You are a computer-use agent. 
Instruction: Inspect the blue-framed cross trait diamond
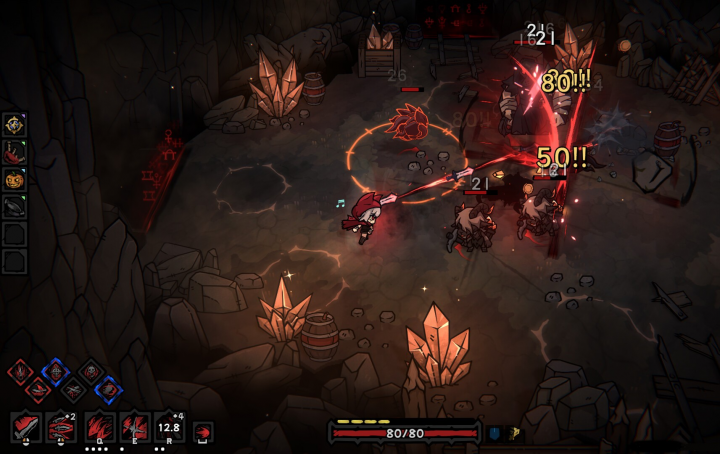click(54, 372)
